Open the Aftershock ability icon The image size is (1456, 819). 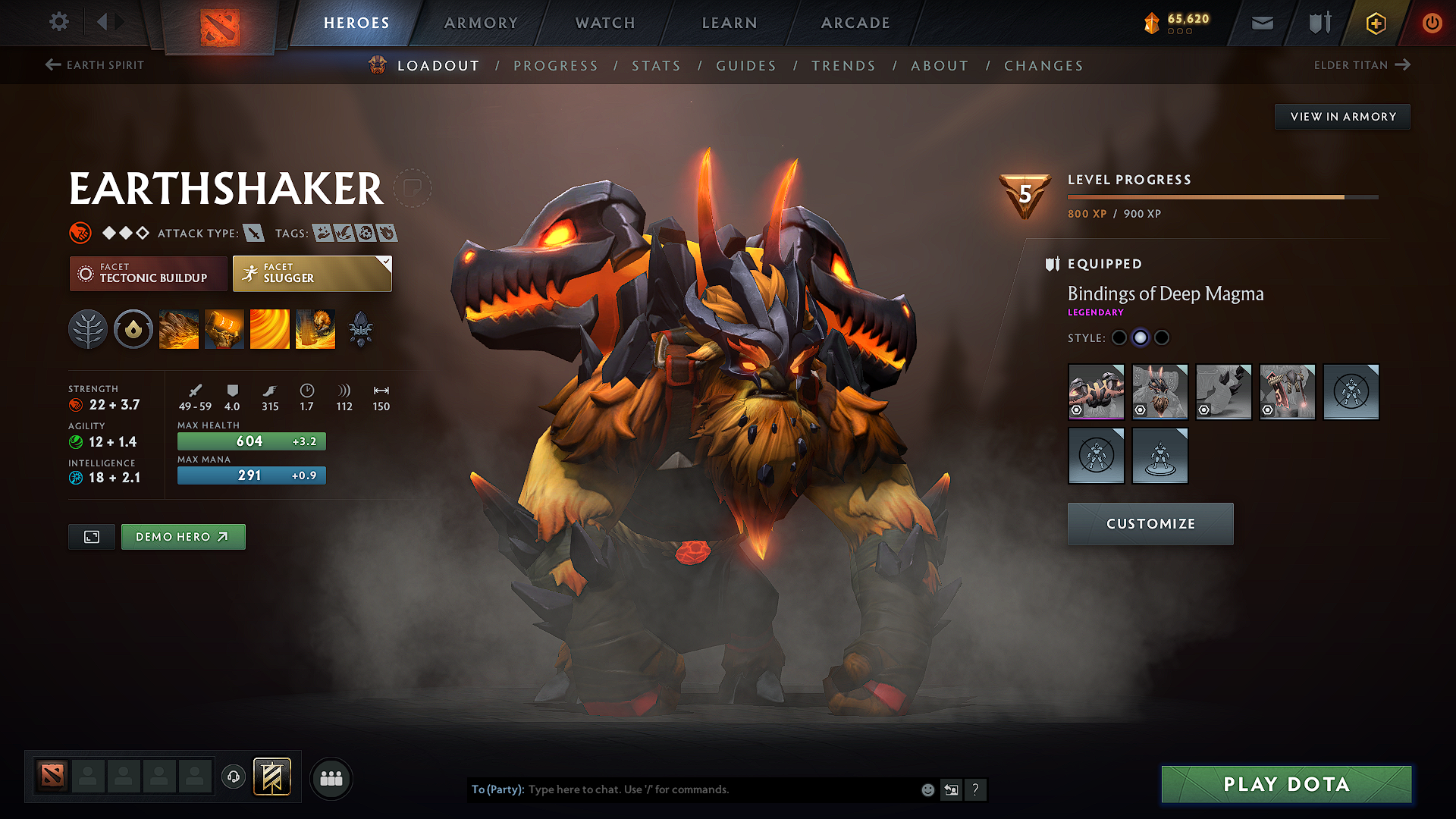tap(270, 328)
